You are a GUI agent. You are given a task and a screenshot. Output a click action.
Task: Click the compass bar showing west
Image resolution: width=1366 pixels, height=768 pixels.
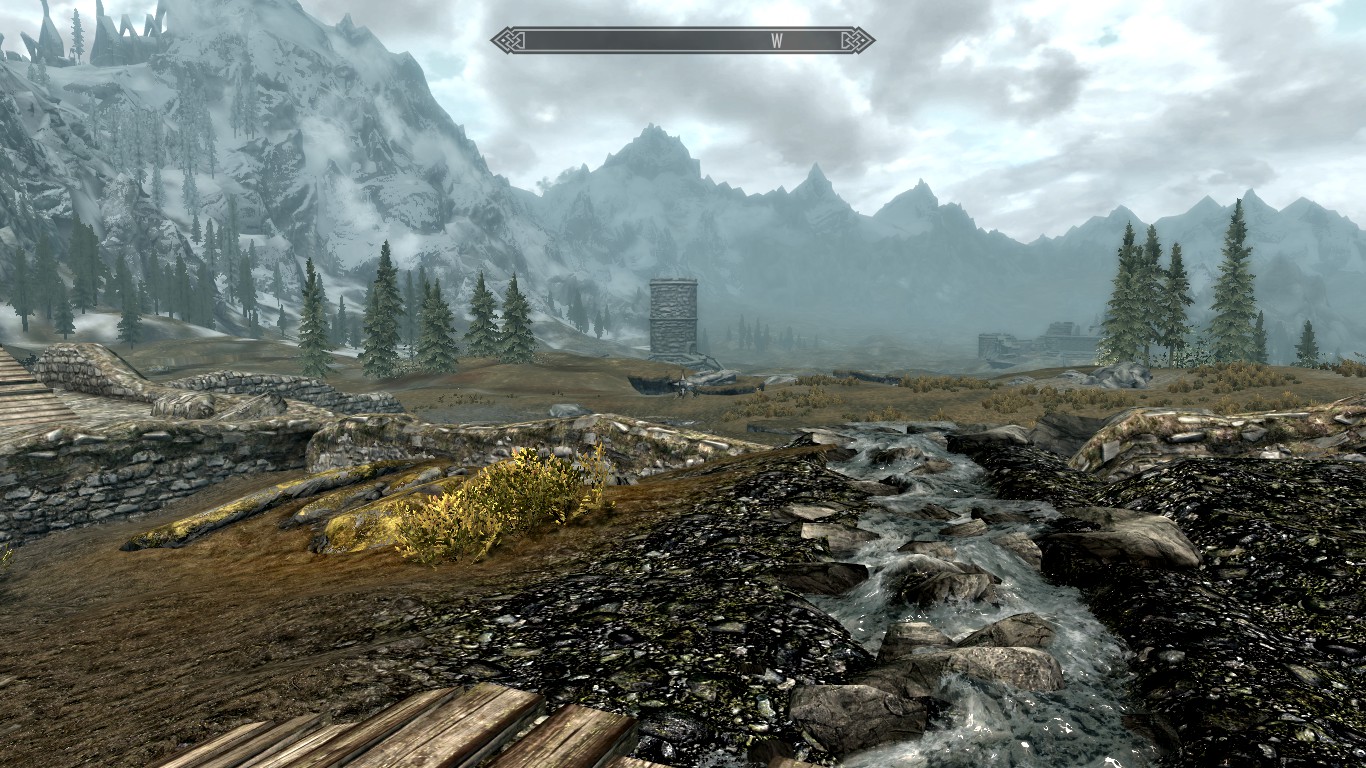pyautogui.click(x=682, y=41)
